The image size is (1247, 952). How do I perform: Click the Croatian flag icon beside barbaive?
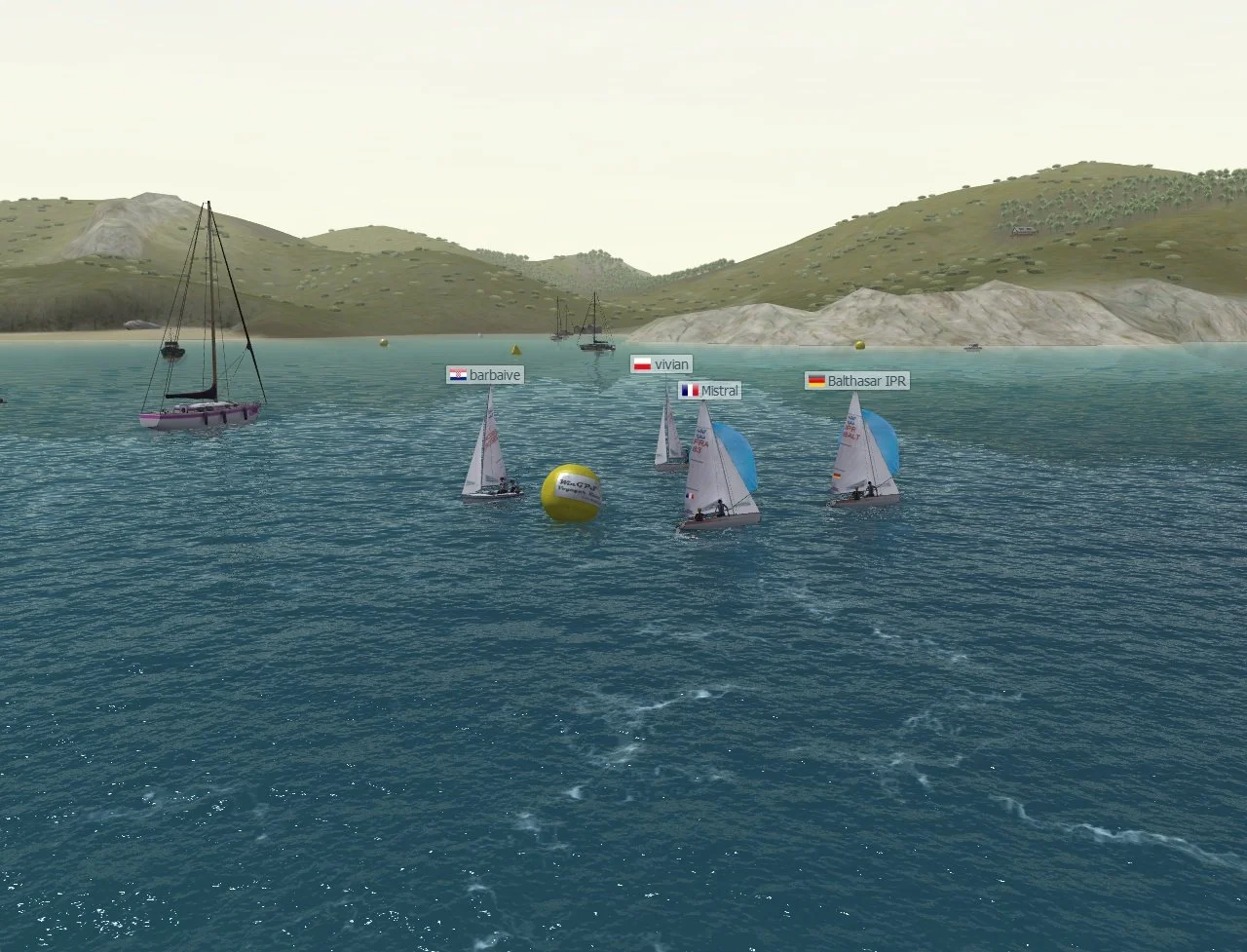point(458,374)
